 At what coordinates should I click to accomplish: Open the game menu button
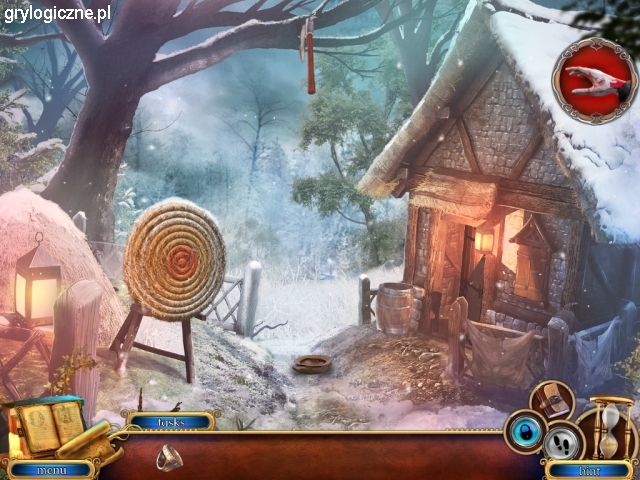point(49,469)
